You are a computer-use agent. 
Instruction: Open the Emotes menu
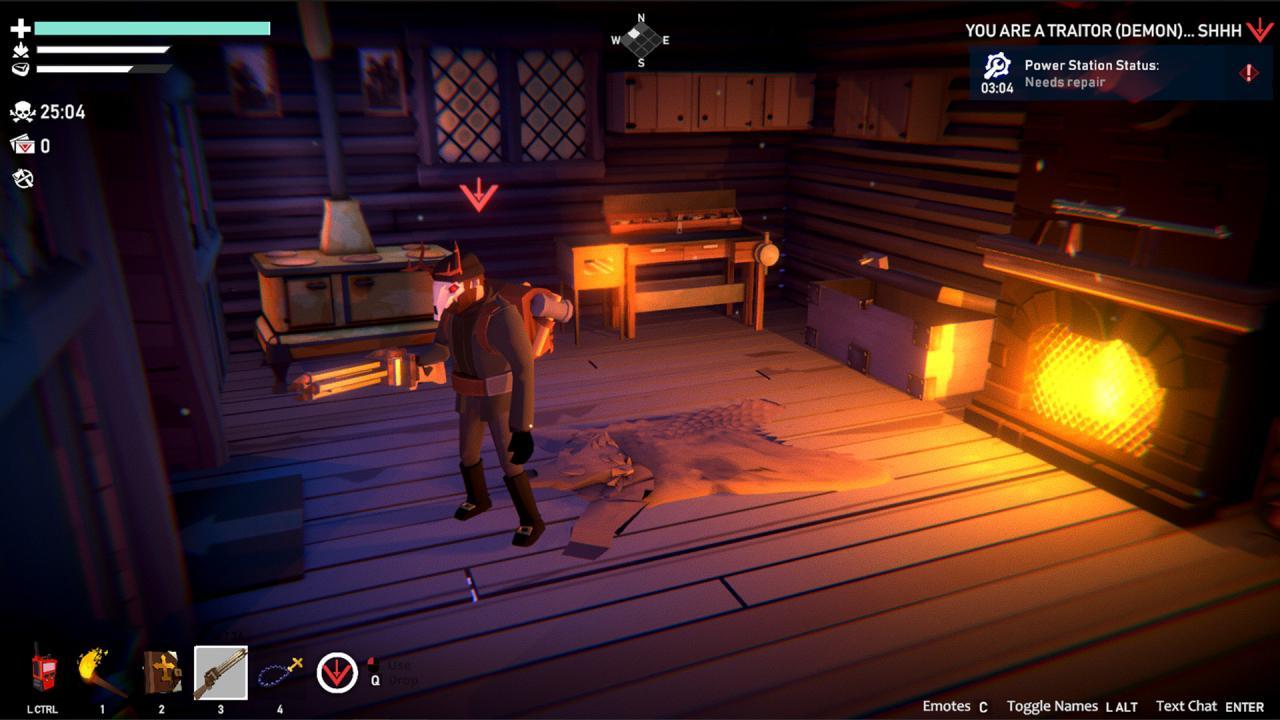948,705
